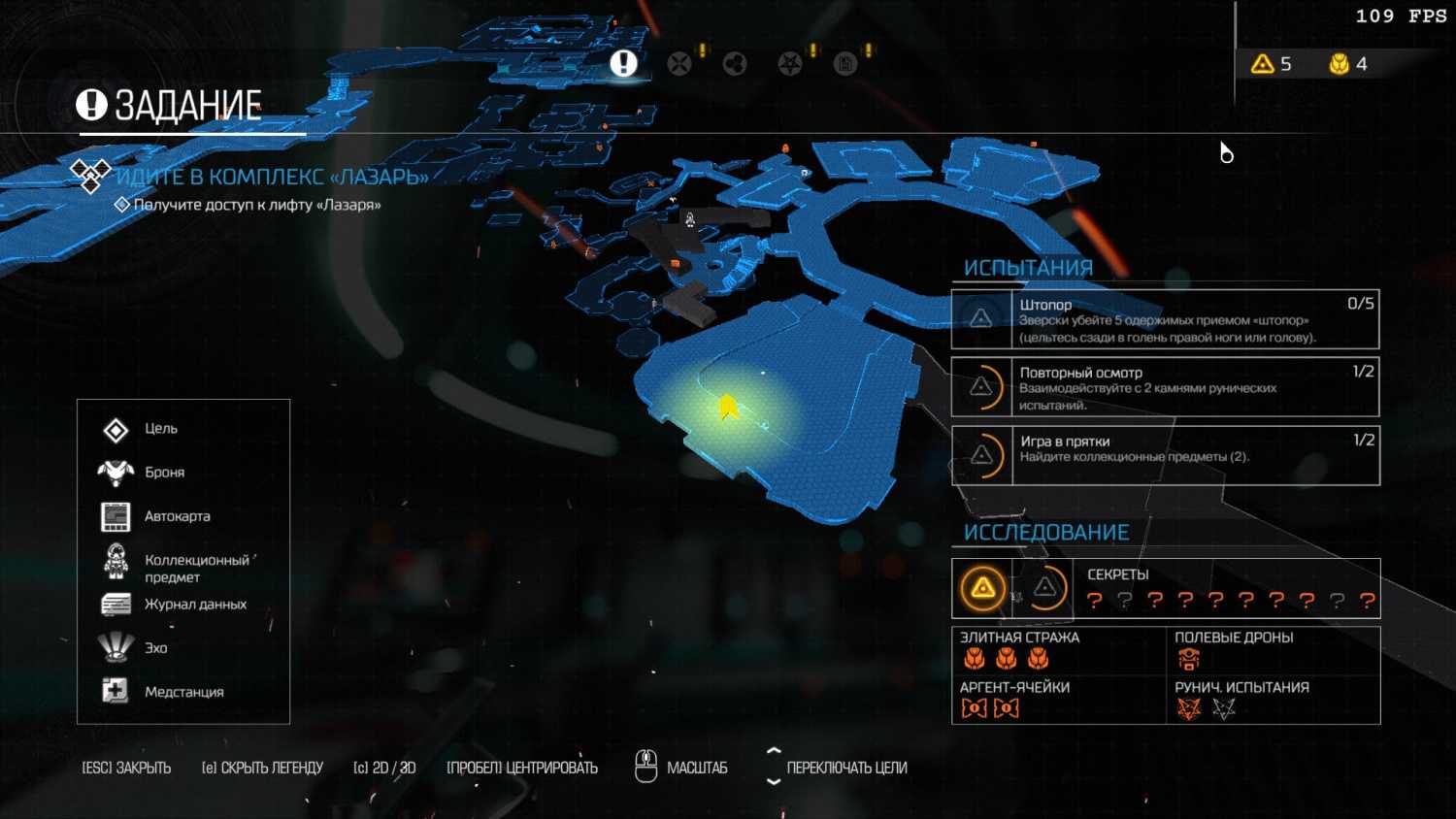Choose the «Игра в прятки» challenge row
Screen dimensions: 1456x819
(1165, 455)
